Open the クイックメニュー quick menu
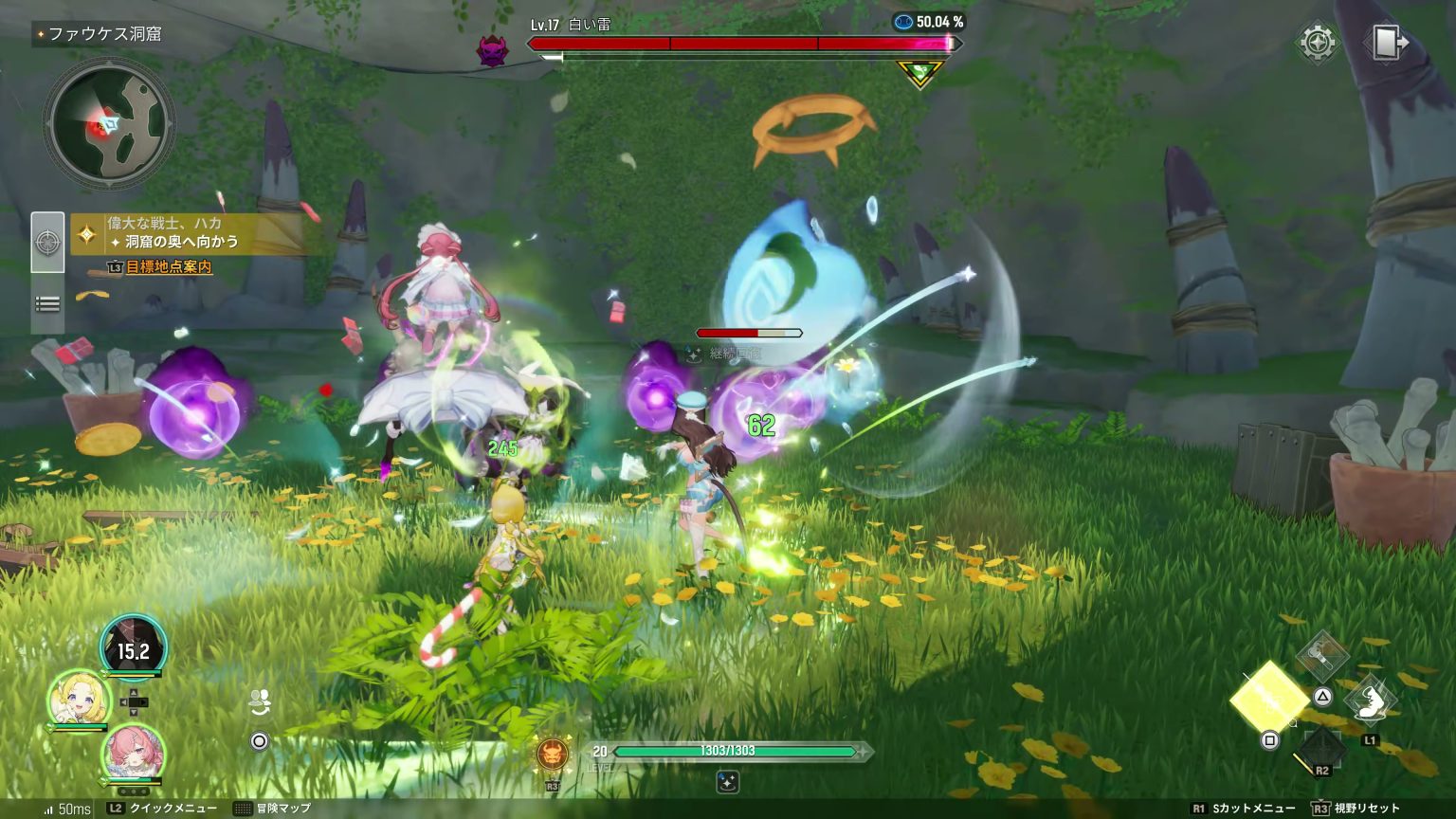Screen dimensions: 1456x819 163,809
